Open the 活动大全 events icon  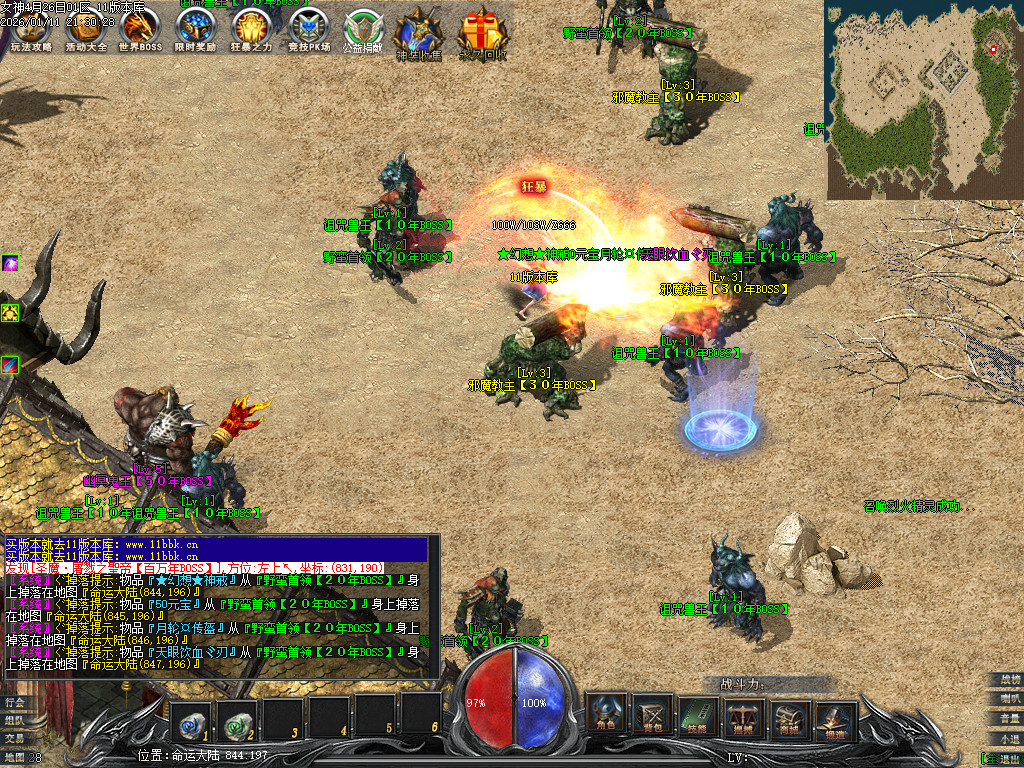pyautogui.click(x=86, y=30)
